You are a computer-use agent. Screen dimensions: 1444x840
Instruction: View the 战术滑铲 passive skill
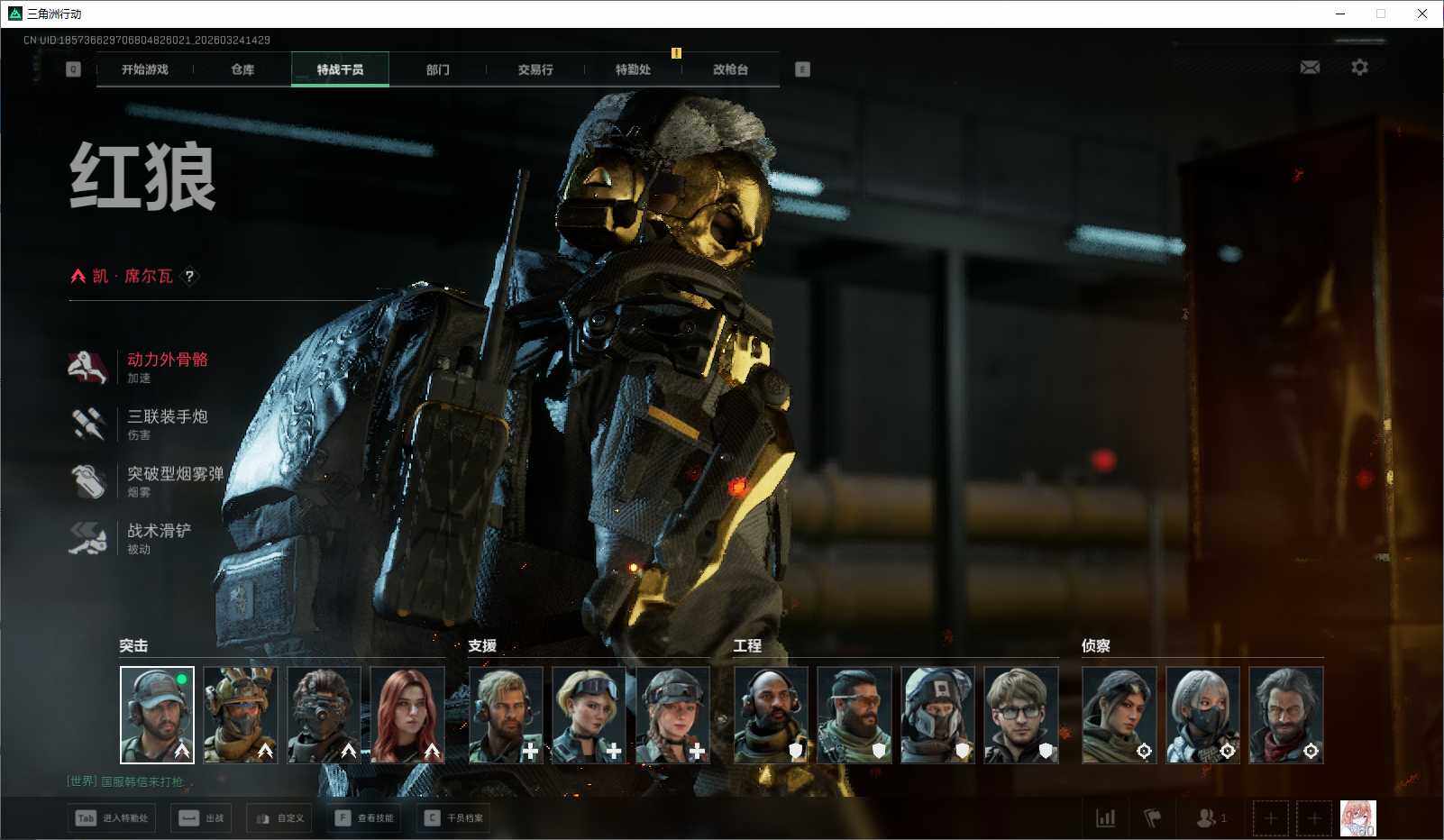click(x=159, y=531)
